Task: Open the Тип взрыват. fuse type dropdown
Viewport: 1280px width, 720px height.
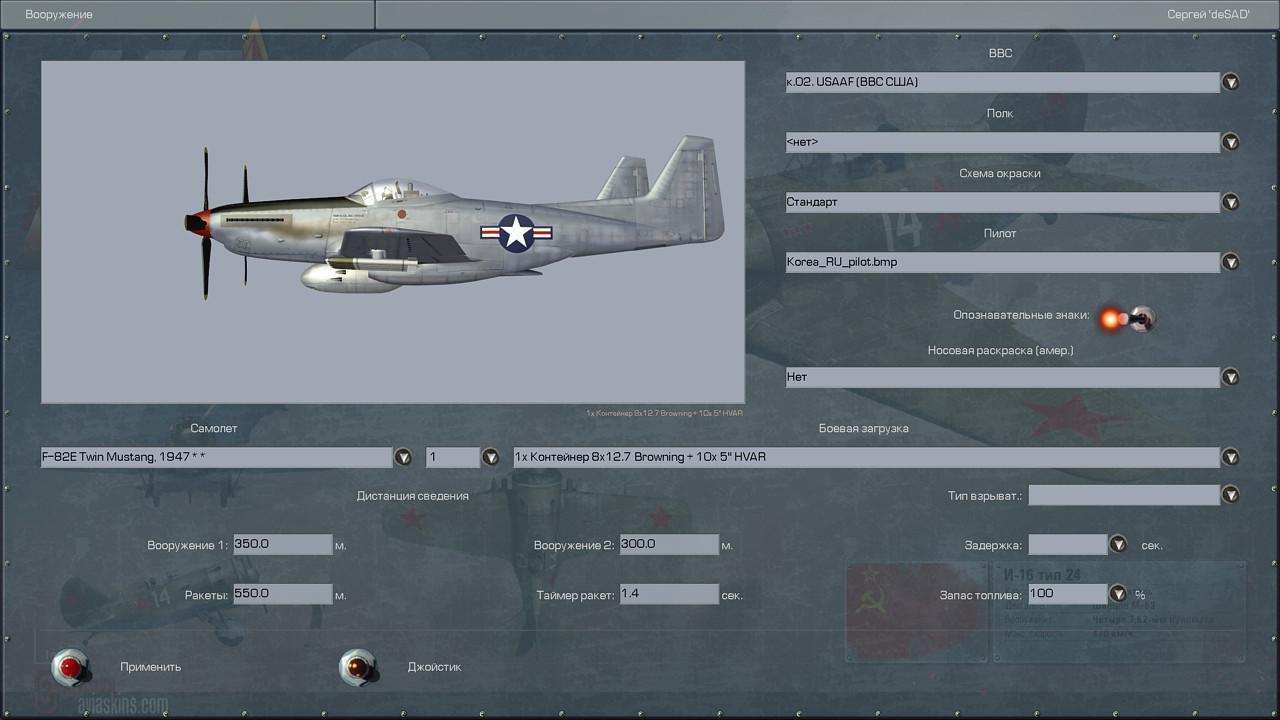Action: click(x=1230, y=495)
